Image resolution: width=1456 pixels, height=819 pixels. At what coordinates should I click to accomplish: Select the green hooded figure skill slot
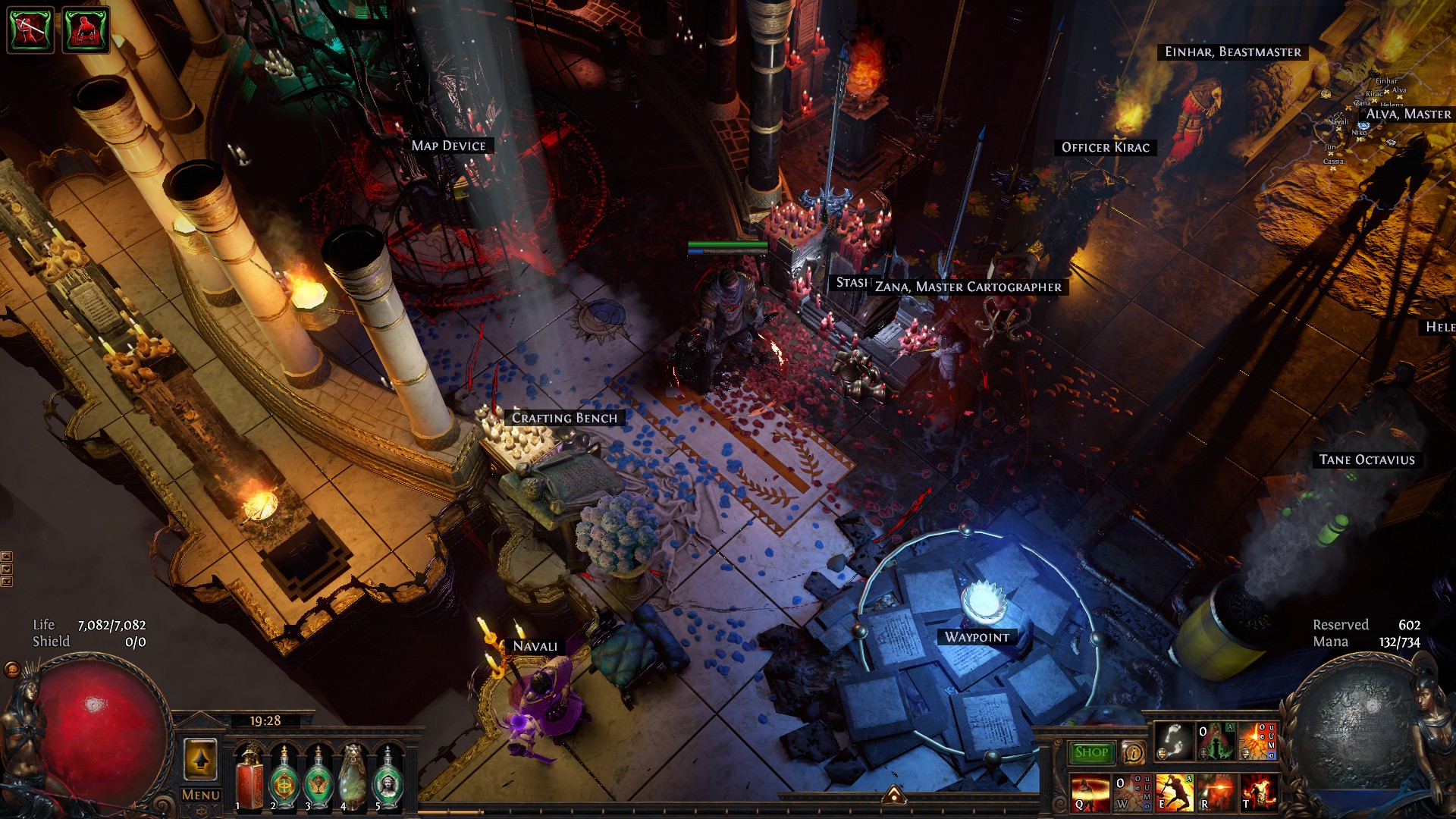click(x=1216, y=742)
